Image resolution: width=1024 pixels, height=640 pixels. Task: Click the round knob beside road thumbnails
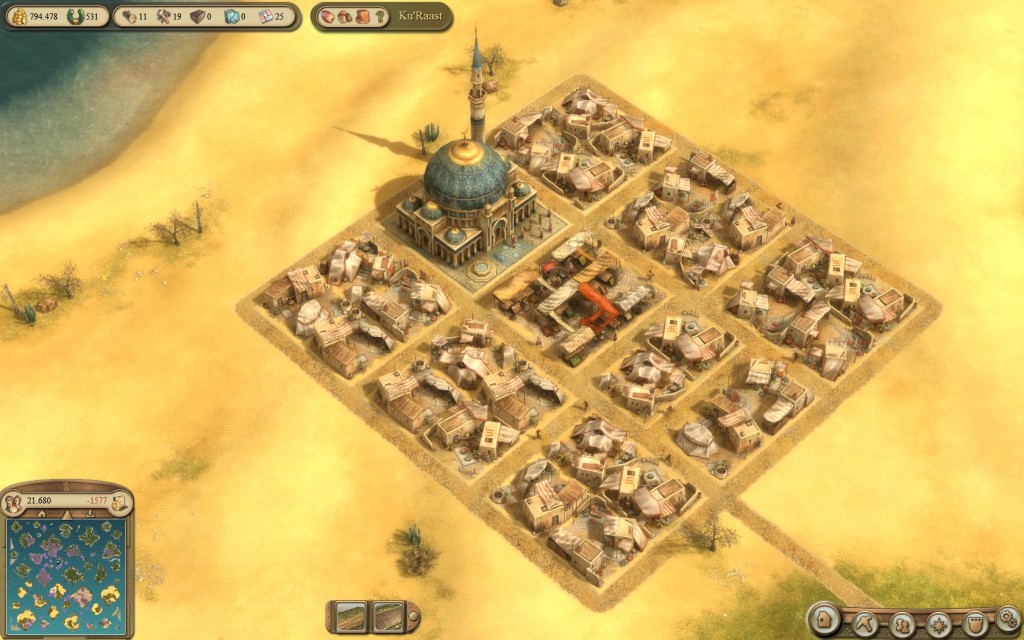point(413,617)
